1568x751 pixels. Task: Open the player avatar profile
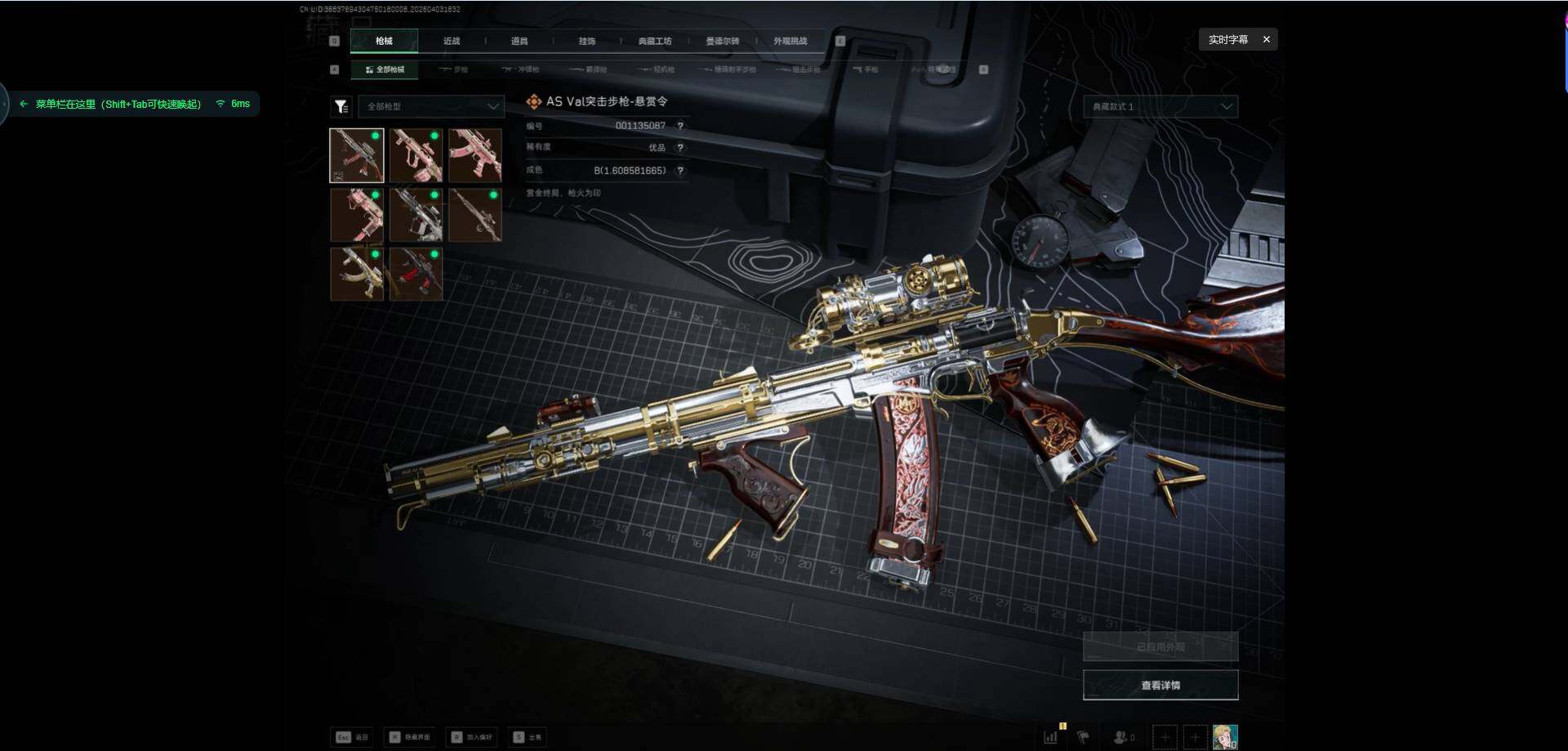(x=1225, y=737)
